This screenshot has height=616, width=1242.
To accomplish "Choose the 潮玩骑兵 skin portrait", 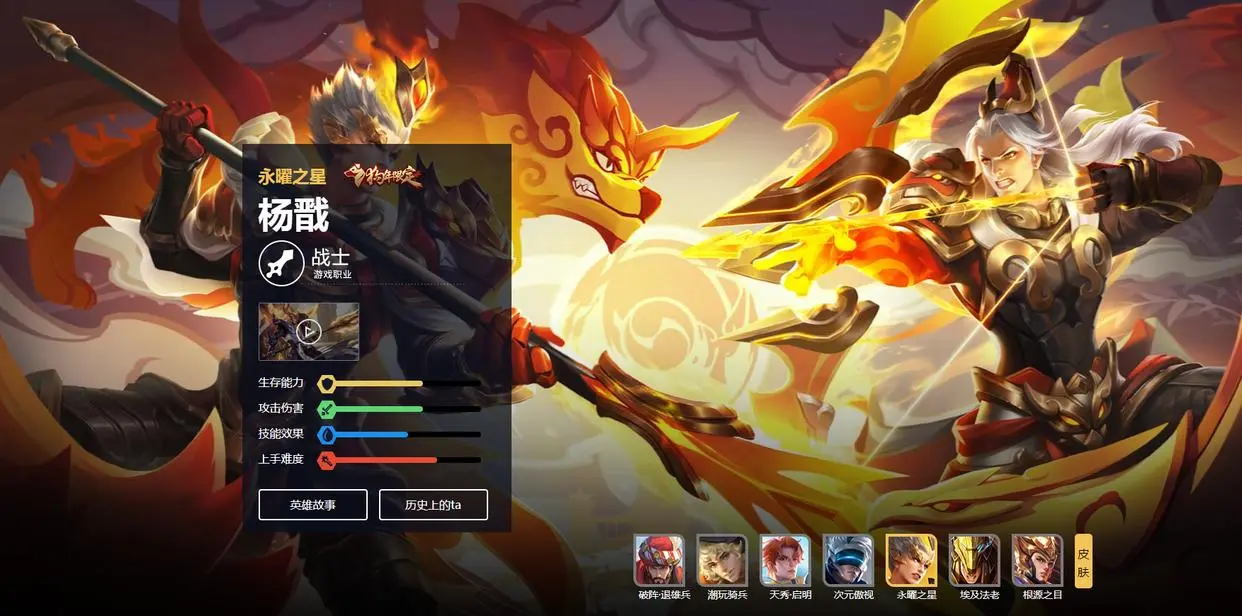I will (722, 560).
